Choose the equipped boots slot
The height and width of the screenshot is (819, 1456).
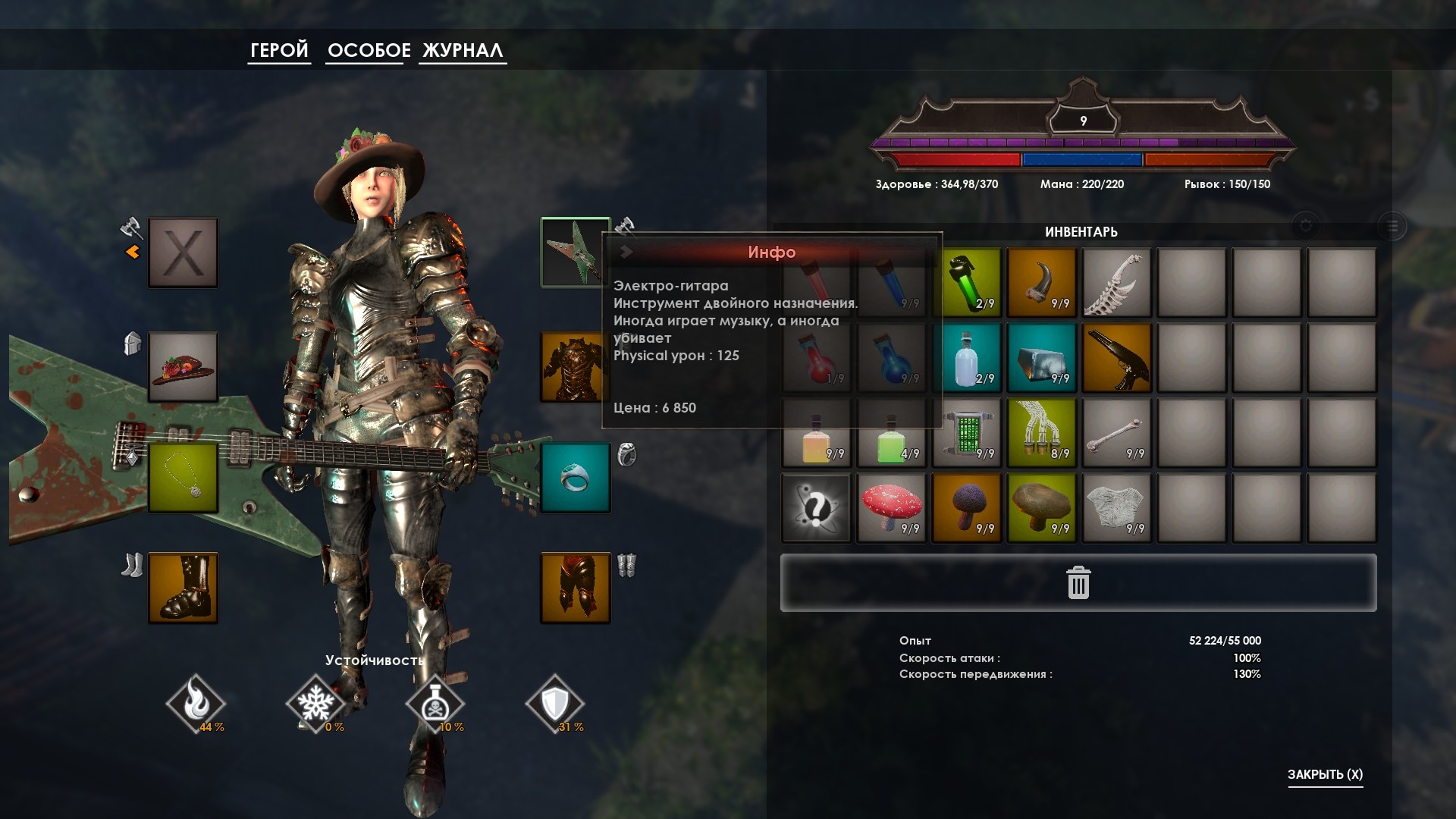click(183, 588)
